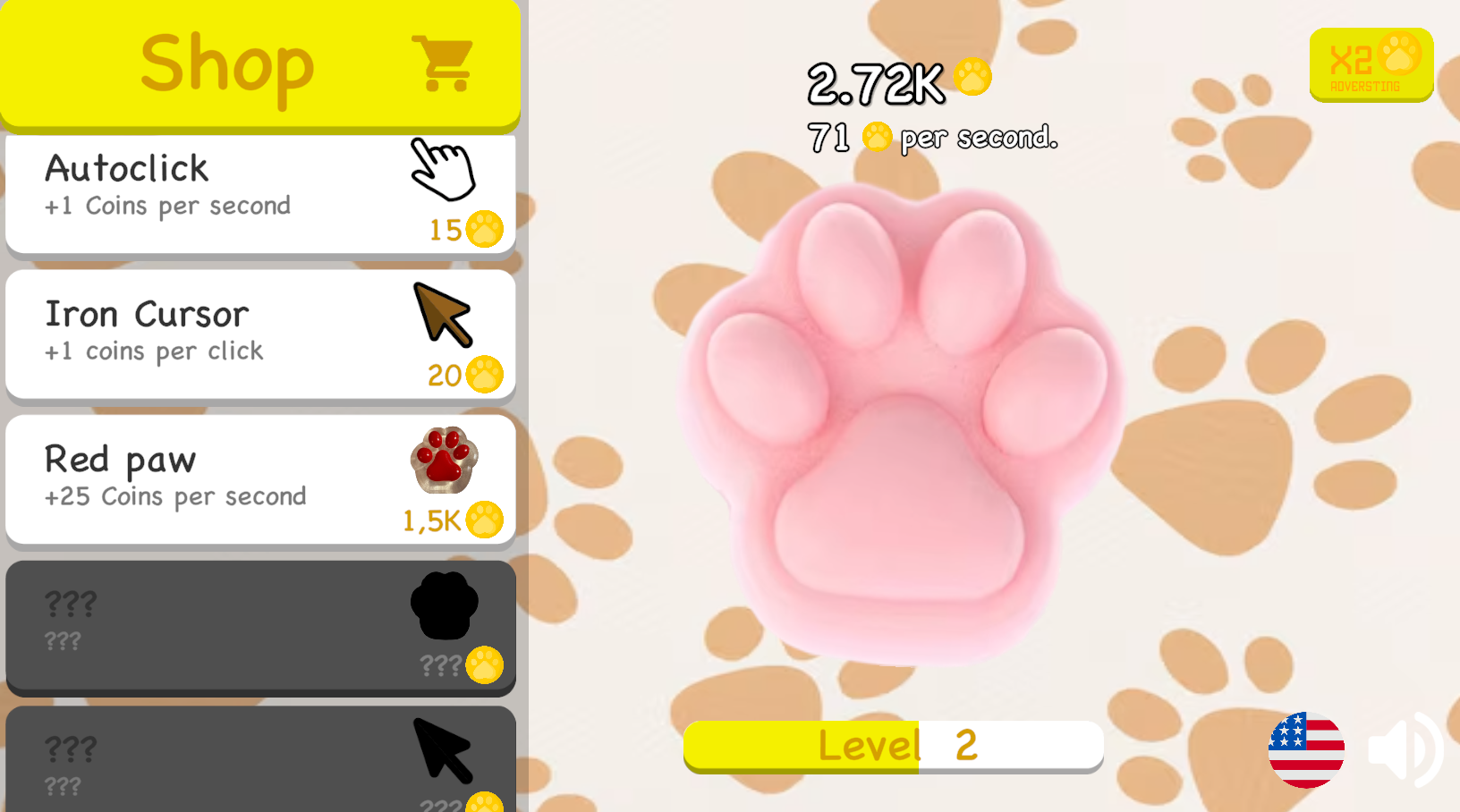Click the black silhouette paw on locked item
Image resolution: width=1460 pixels, height=812 pixels.
coord(444,606)
